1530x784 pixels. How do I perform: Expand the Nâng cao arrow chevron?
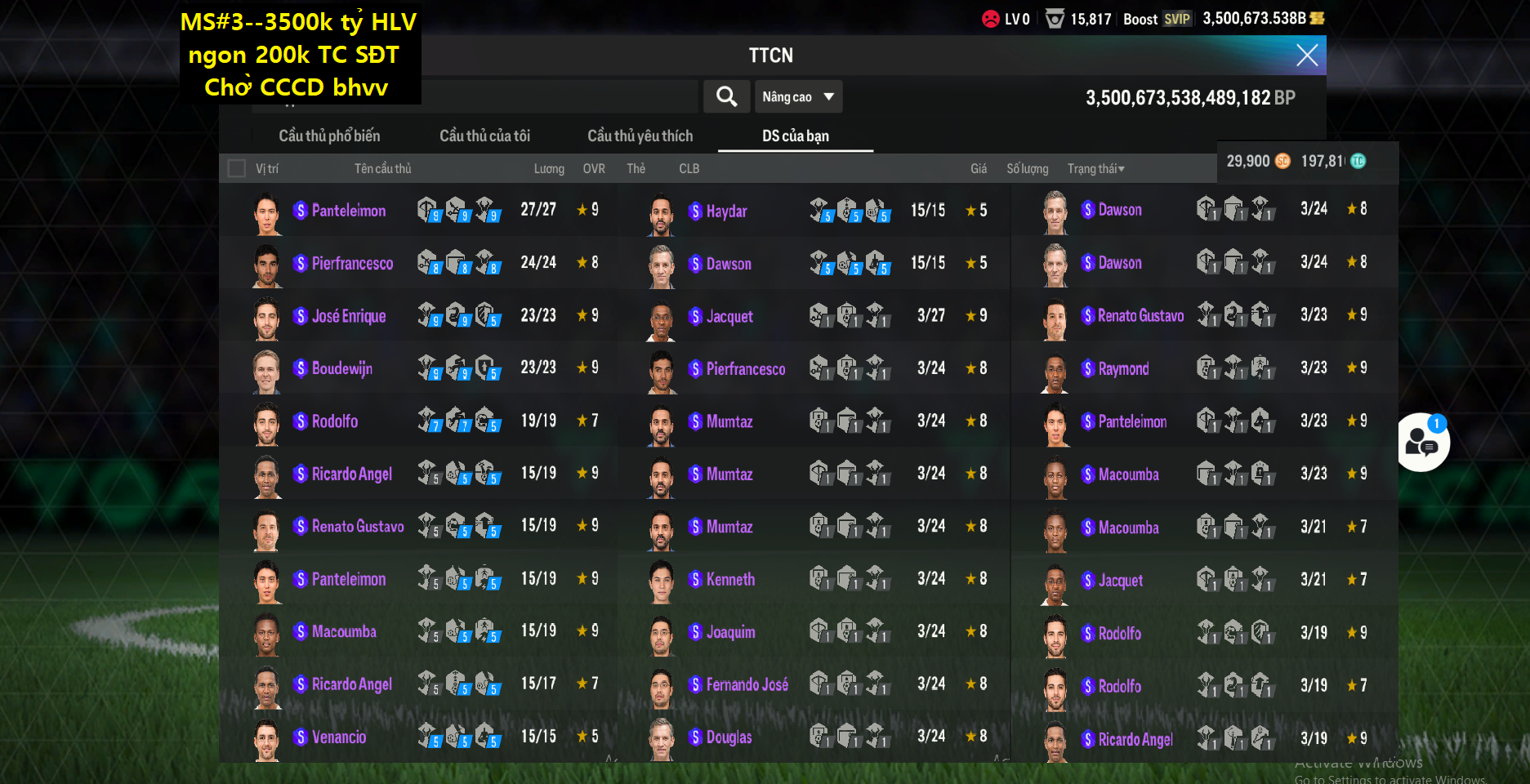pyautogui.click(x=829, y=96)
